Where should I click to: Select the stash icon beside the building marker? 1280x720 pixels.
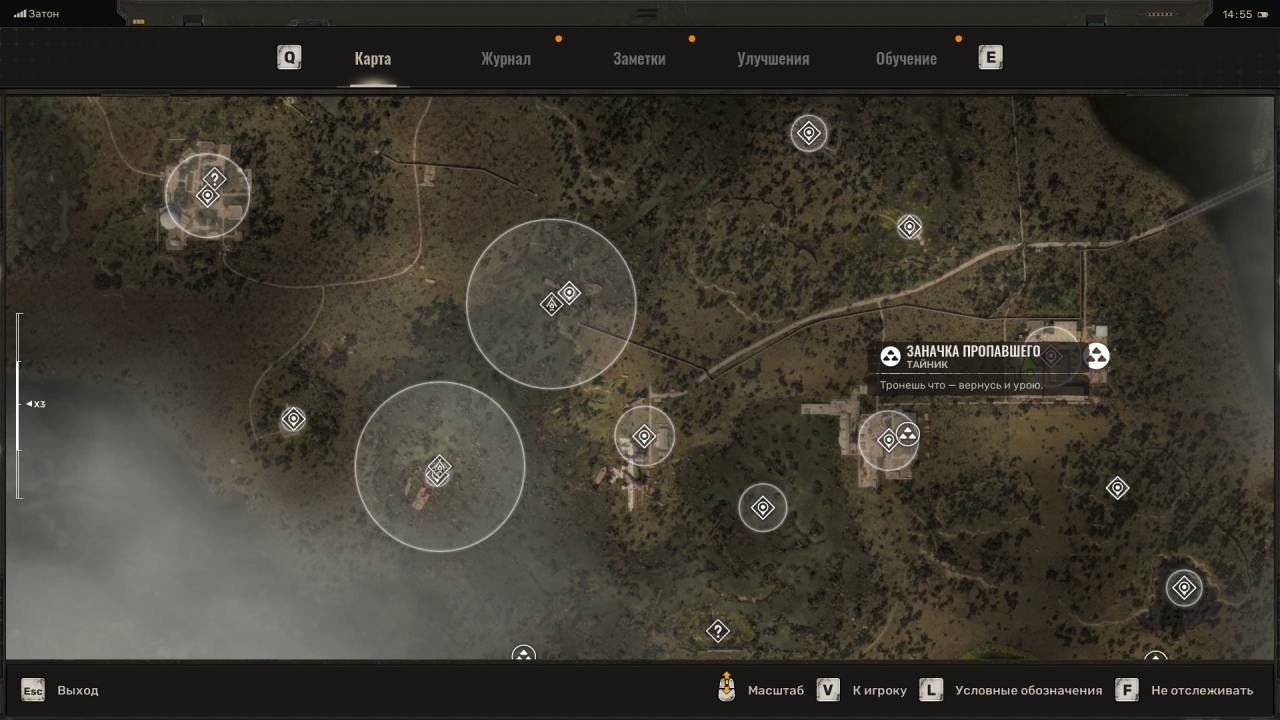click(908, 434)
